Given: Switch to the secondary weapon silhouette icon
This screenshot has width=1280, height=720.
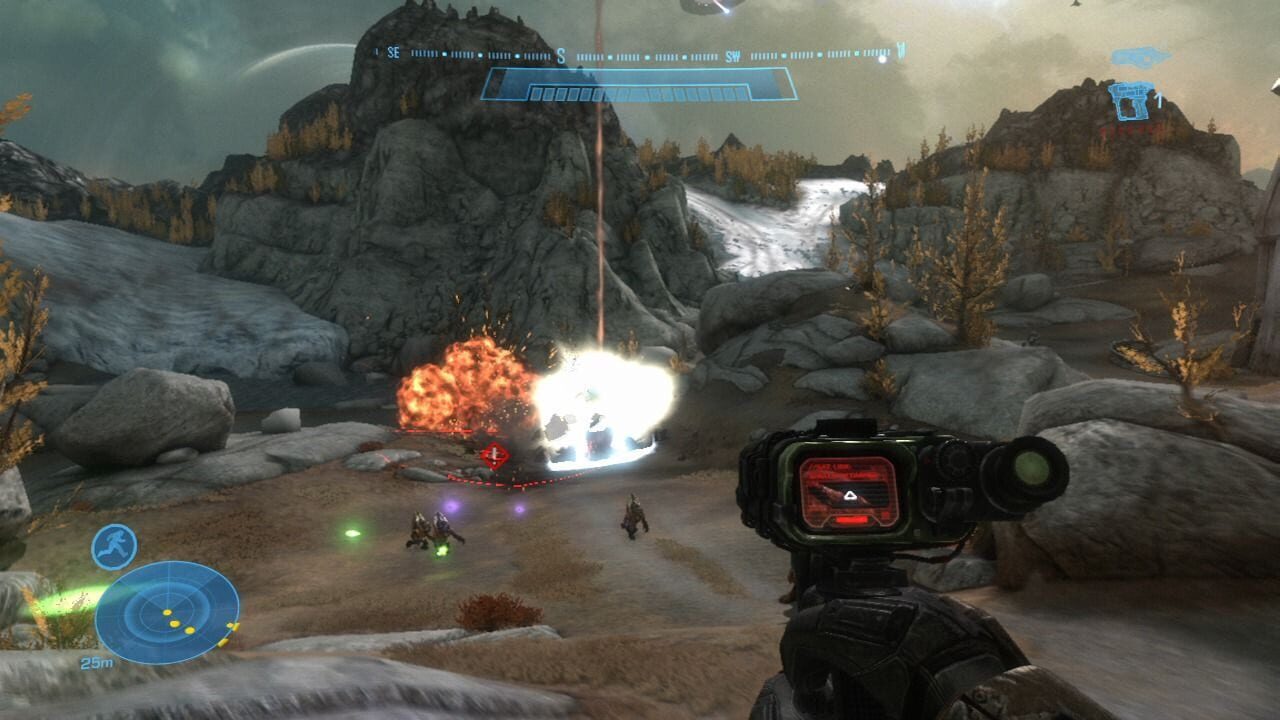Looking at the screenshot, I should 1141,56.
